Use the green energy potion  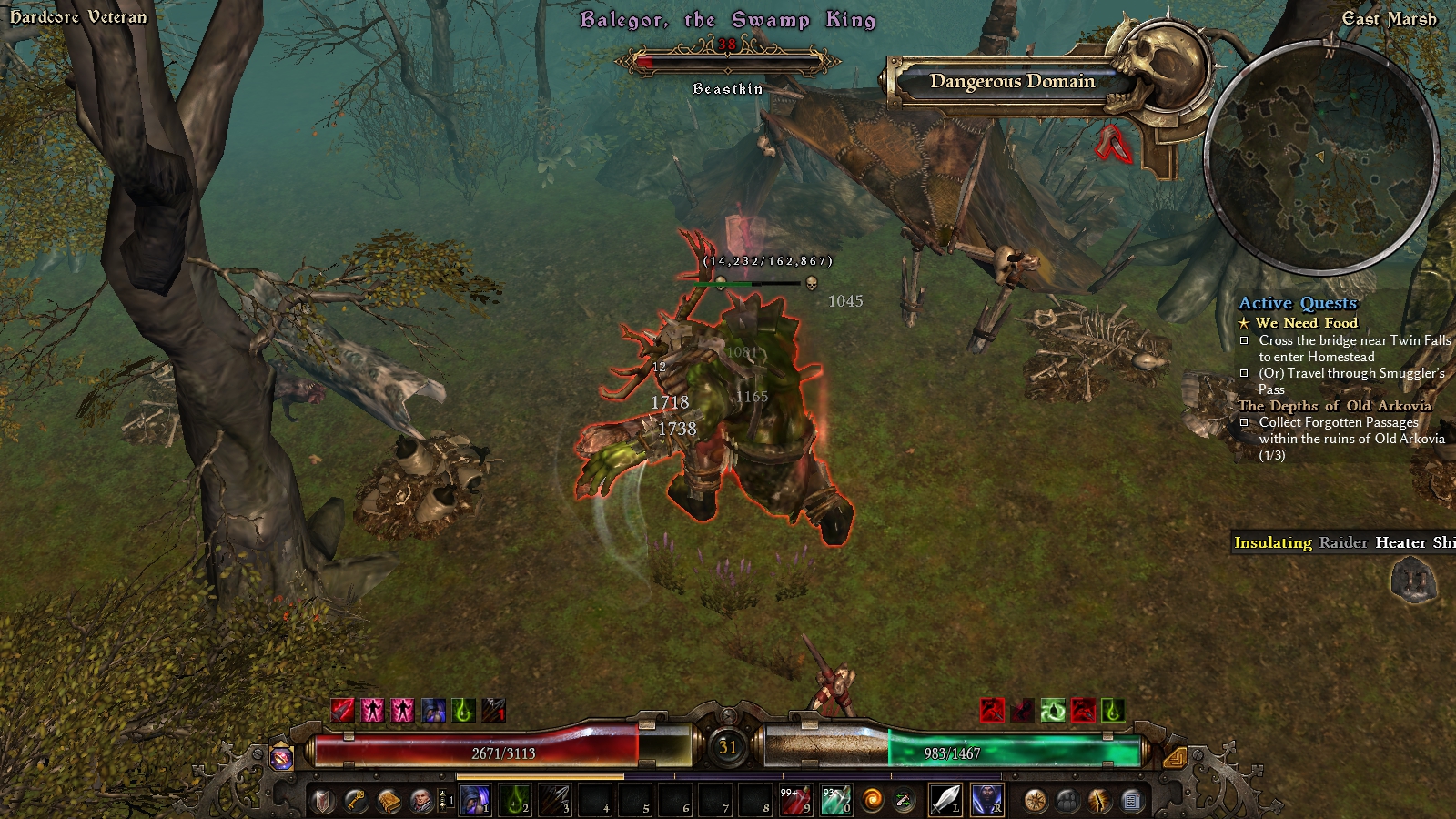pyautogui.click(x=835, y=801)
